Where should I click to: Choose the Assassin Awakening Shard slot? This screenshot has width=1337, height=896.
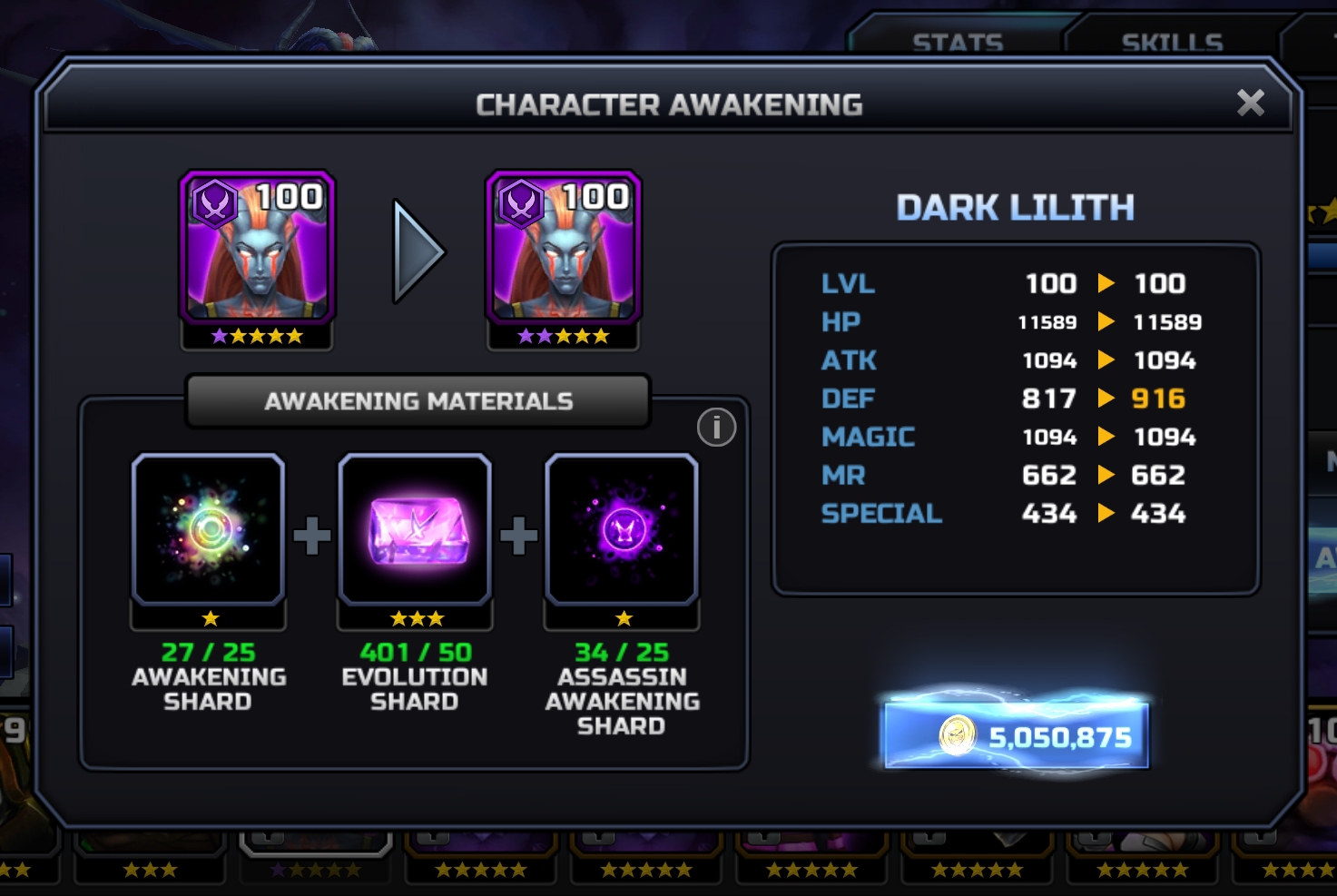tap(622, 530)
